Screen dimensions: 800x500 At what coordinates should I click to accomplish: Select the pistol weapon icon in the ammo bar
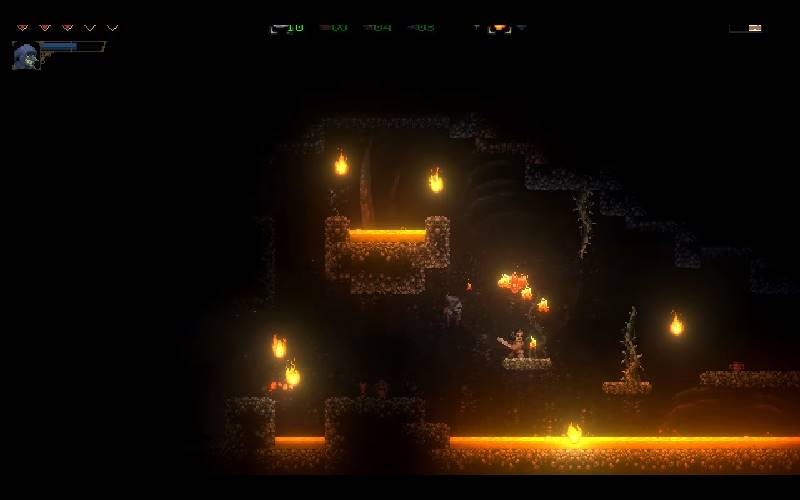[279, 27]
